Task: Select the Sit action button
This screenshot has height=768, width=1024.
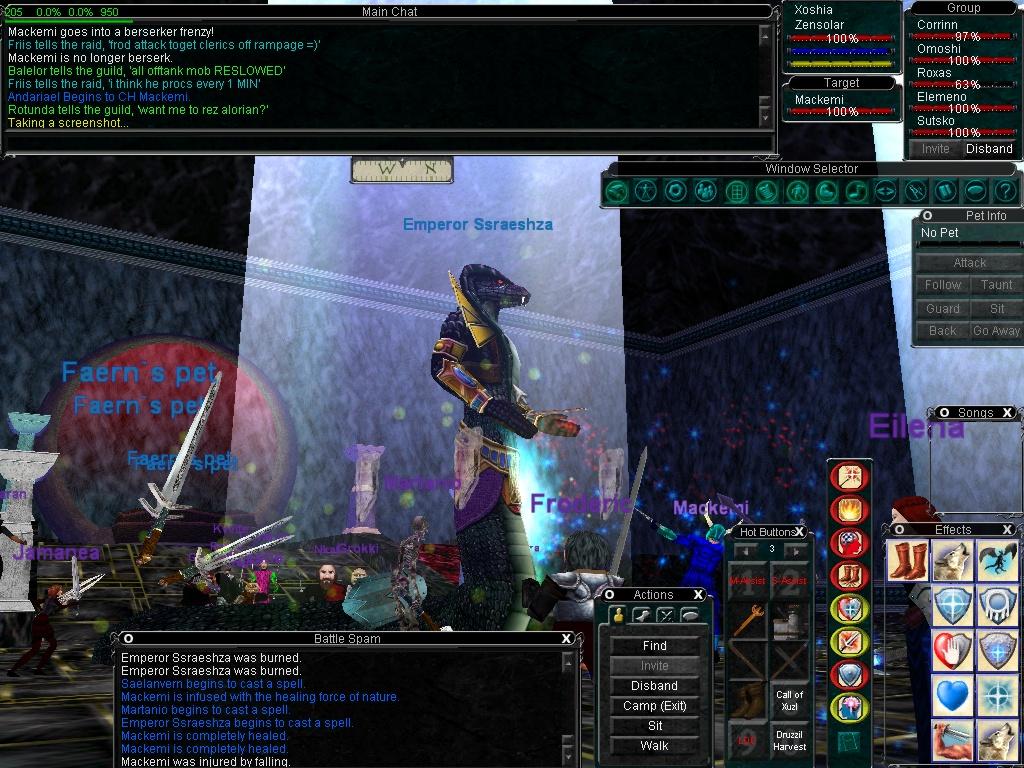Action: [x=654, y=726]
